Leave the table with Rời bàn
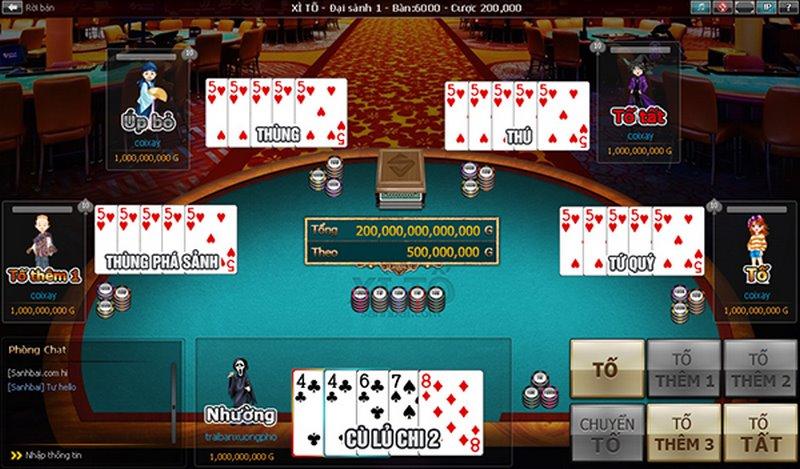 coord(28,7)
